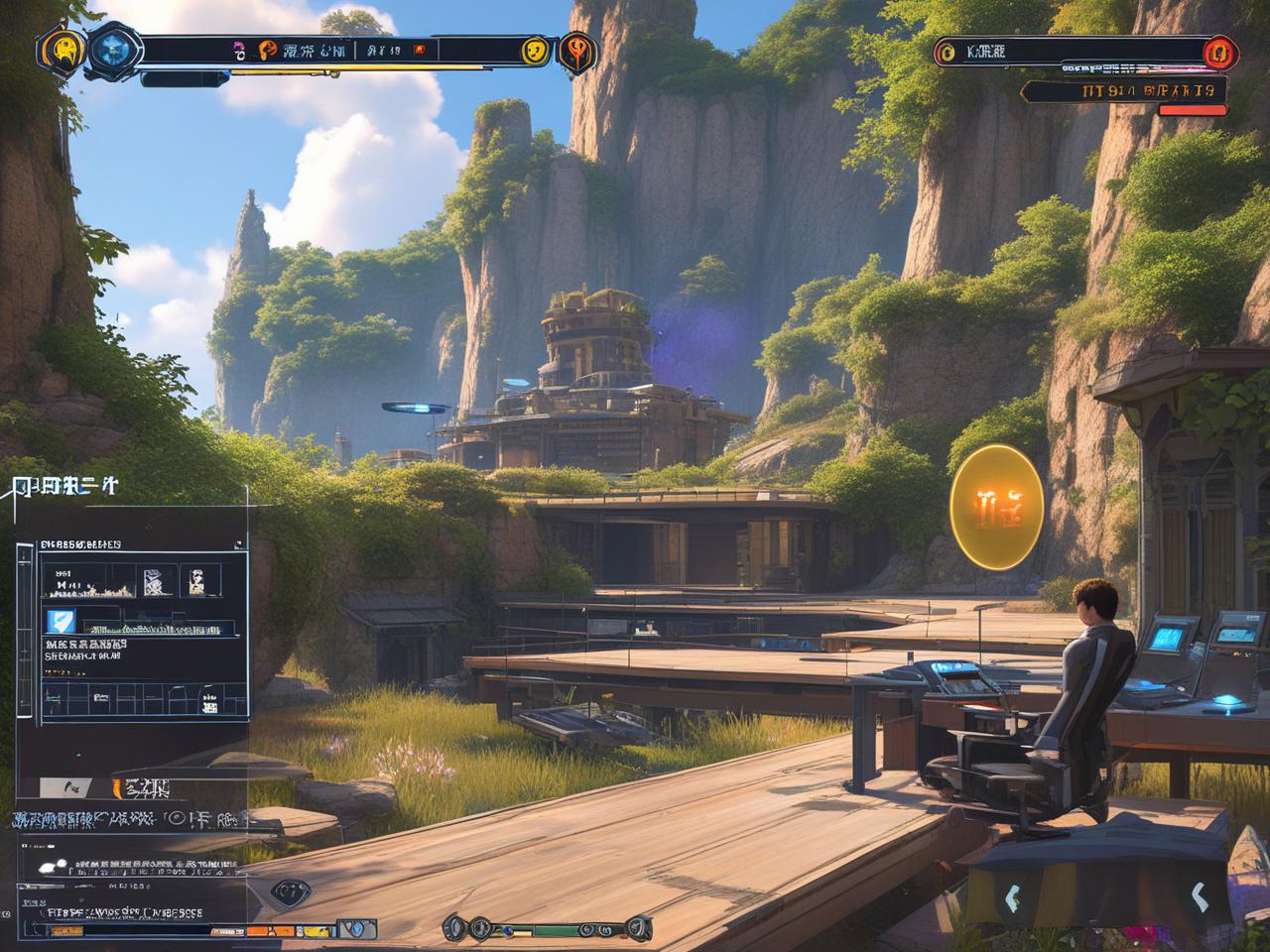Click the red-orange round button at top right
The height and width of the screenshot is (952, 1270).
coord(1217,52)
